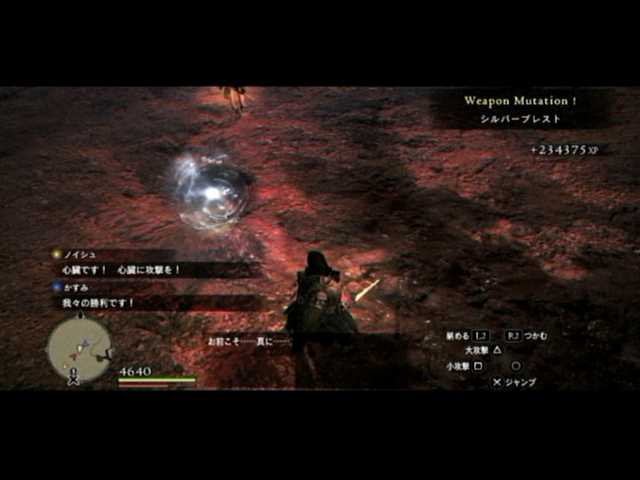The width and height of the screenshot is (640, 480).
Task: Select the Weapon Mutation notification banner
Action: pos(520,109)
